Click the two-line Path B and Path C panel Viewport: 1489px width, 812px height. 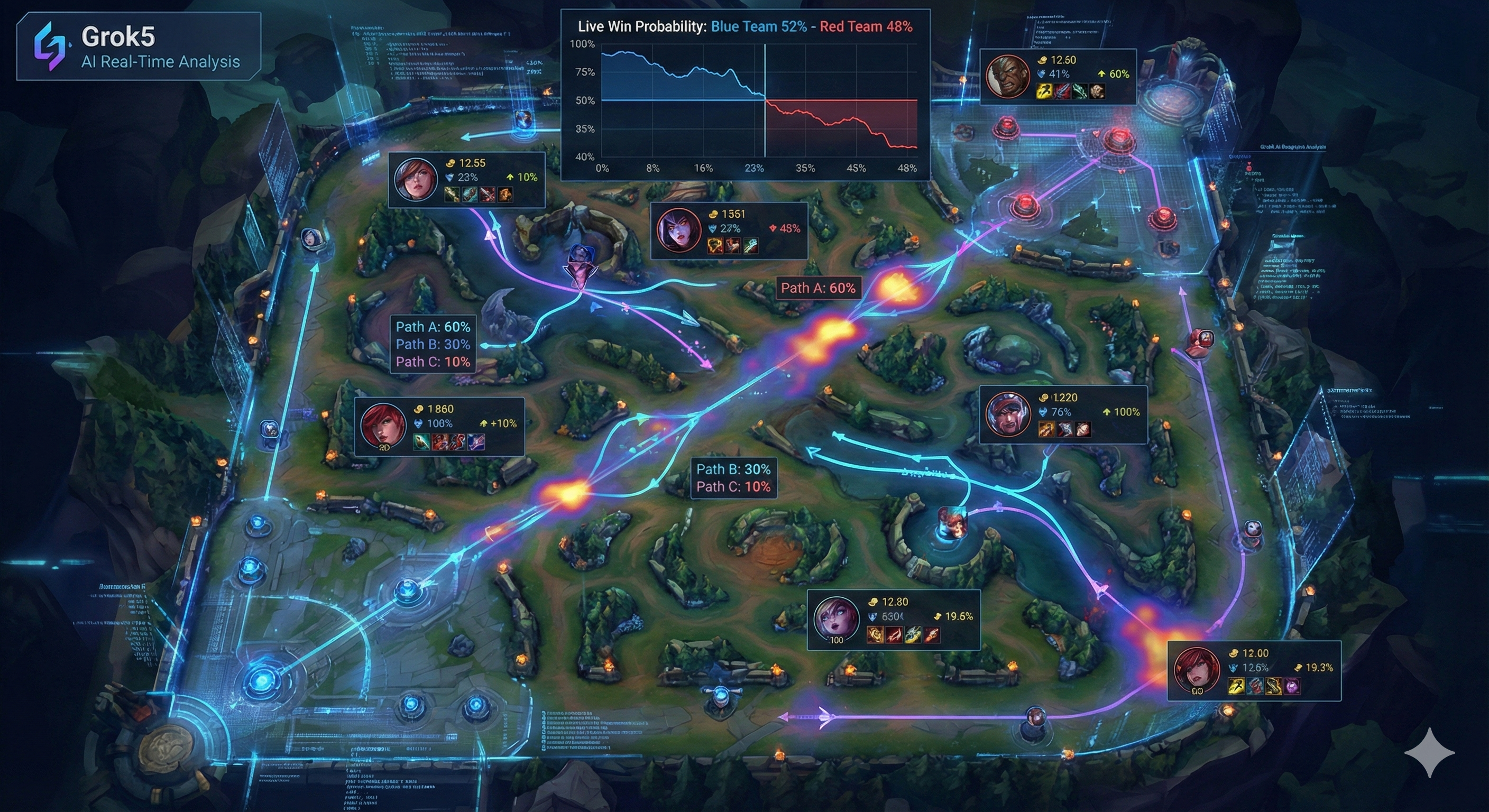point(733,478)
